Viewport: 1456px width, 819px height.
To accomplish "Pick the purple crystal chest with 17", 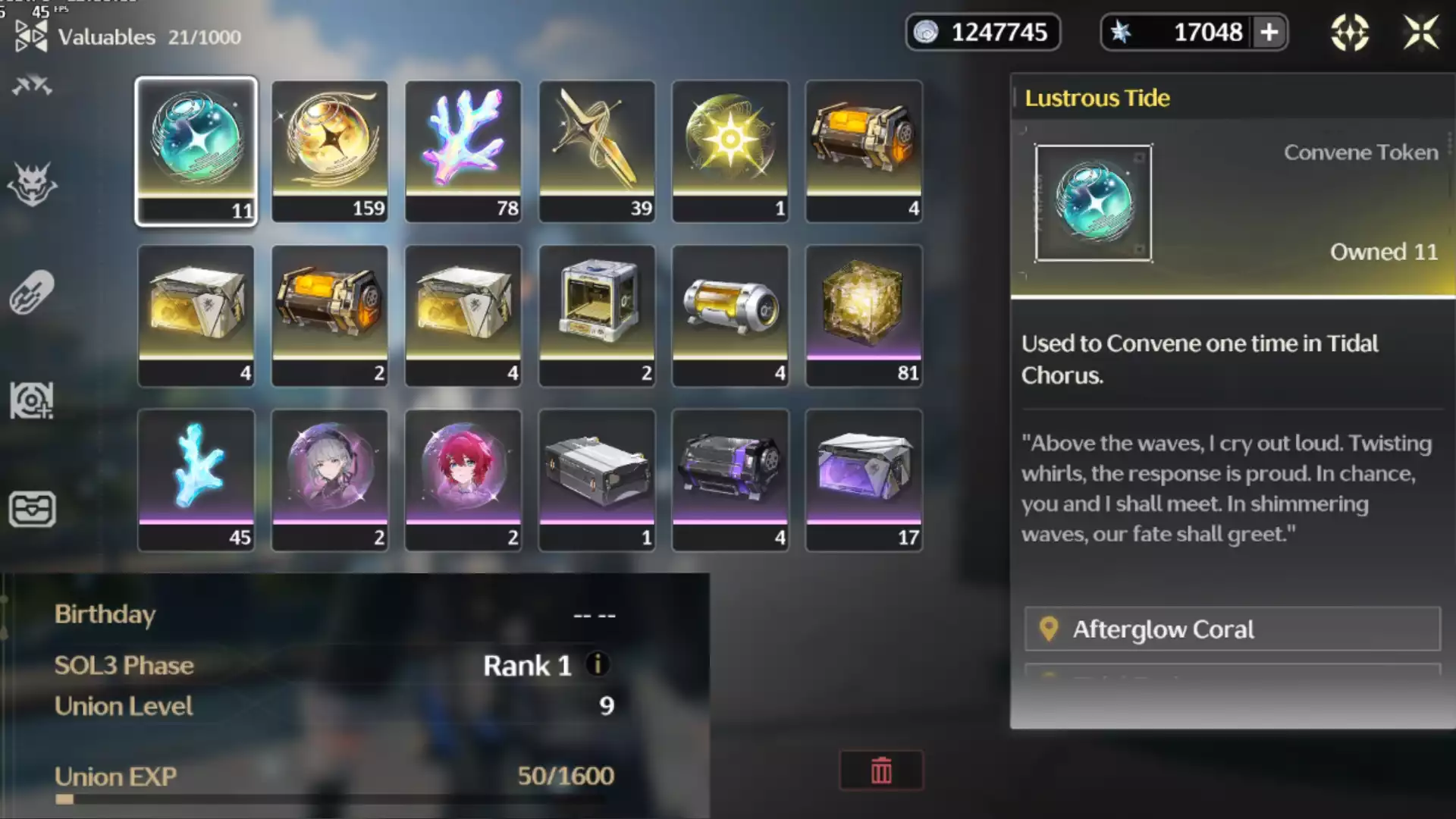I will [864, 479].
